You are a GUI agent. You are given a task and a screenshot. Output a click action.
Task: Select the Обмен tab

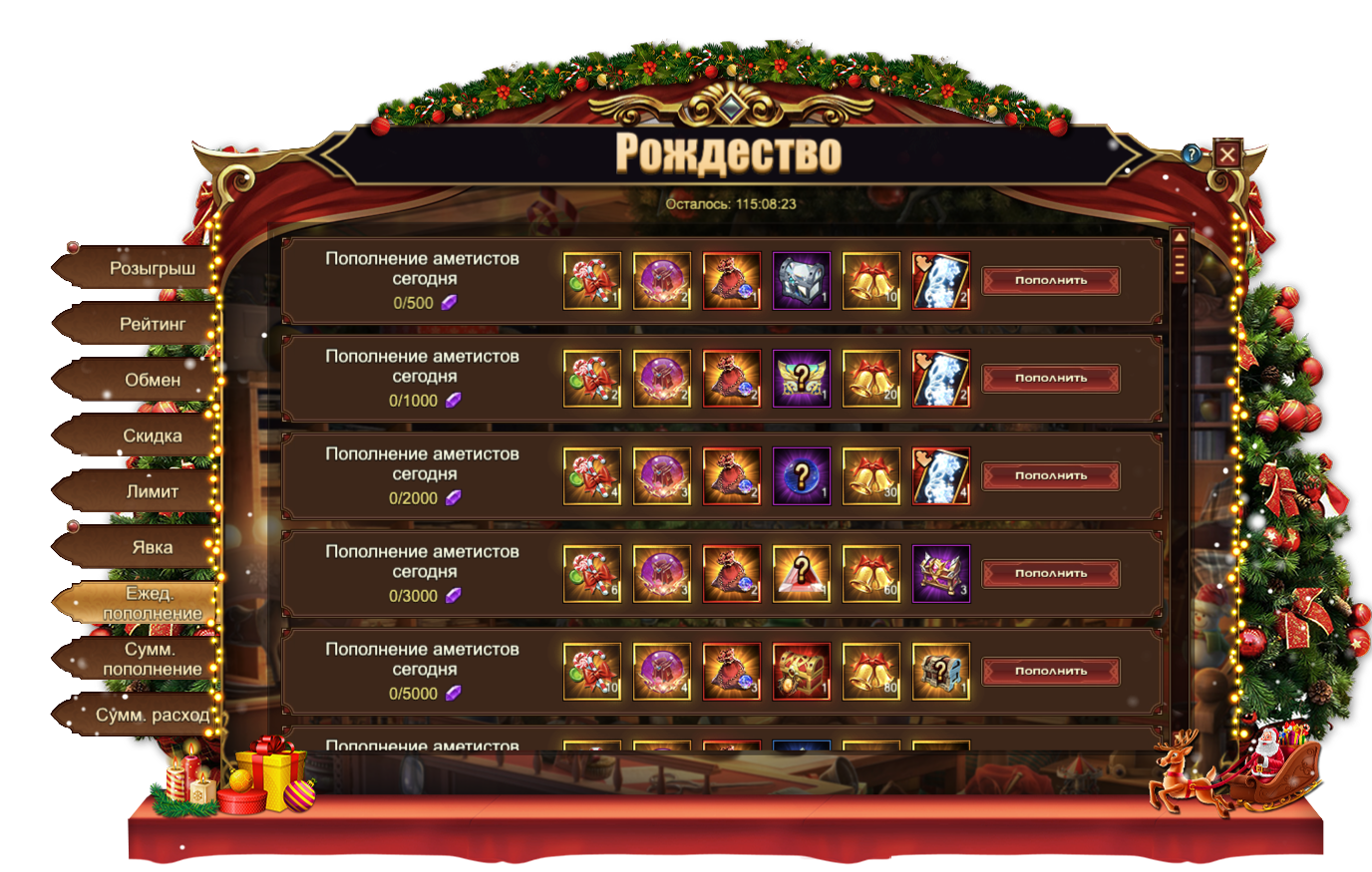[152, 381]
